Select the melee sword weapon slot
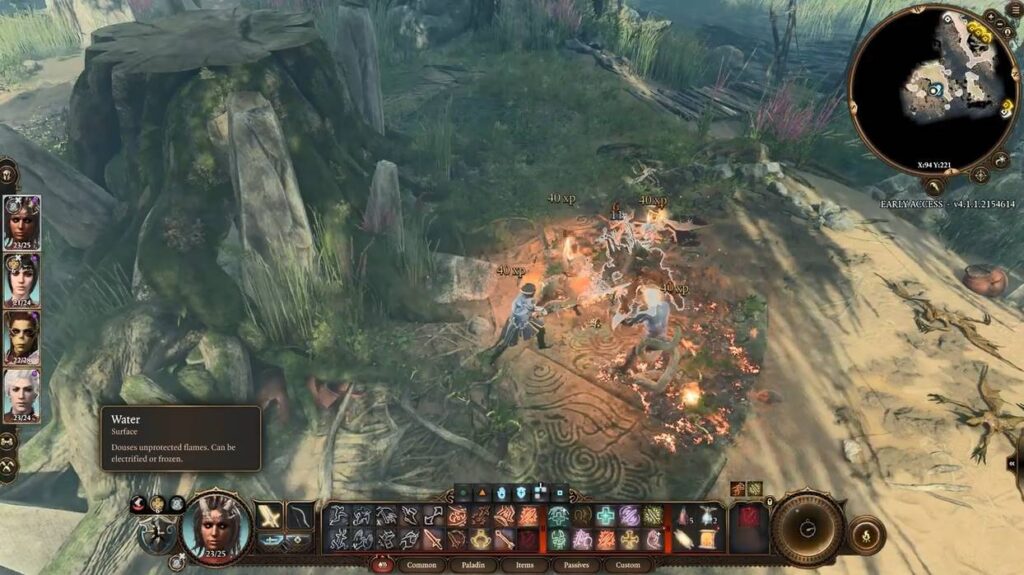1024x575 pixels. 270,516
